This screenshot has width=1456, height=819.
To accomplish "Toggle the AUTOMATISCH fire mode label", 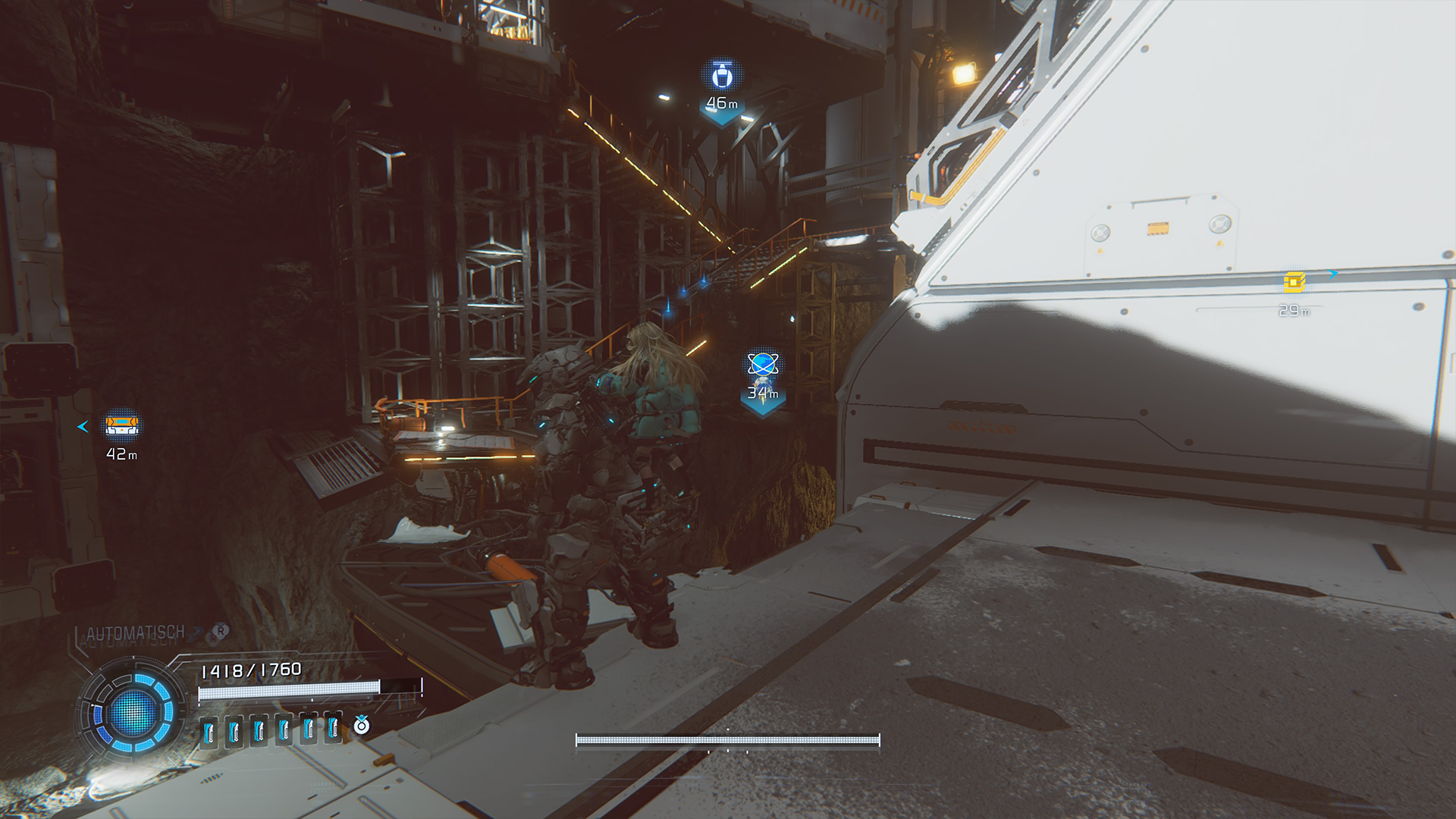I will coord(136,632).
